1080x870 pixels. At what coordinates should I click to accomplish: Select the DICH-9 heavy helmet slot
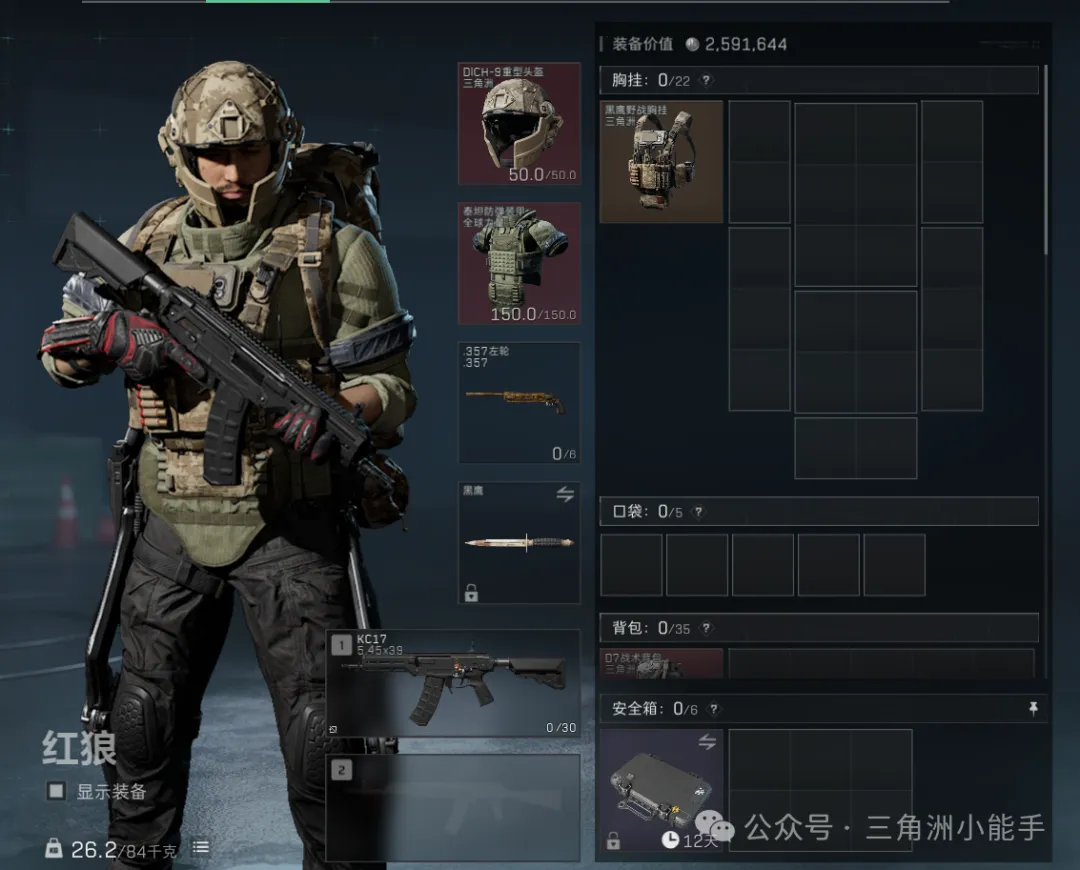pos(519,124)
